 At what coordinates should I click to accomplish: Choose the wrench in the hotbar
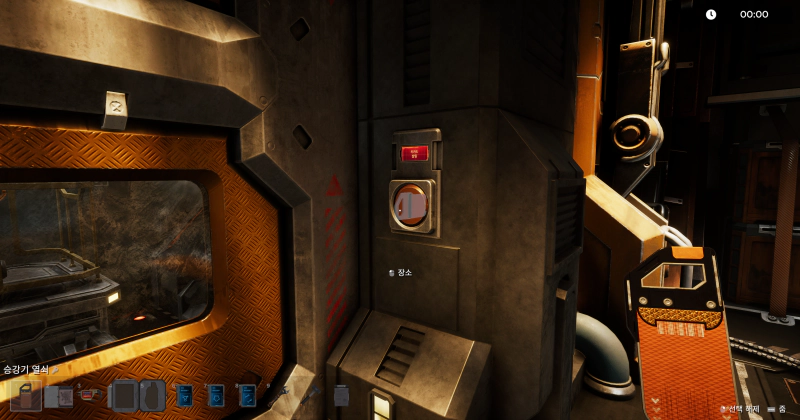pyautogui.click(x=279, y=397)
